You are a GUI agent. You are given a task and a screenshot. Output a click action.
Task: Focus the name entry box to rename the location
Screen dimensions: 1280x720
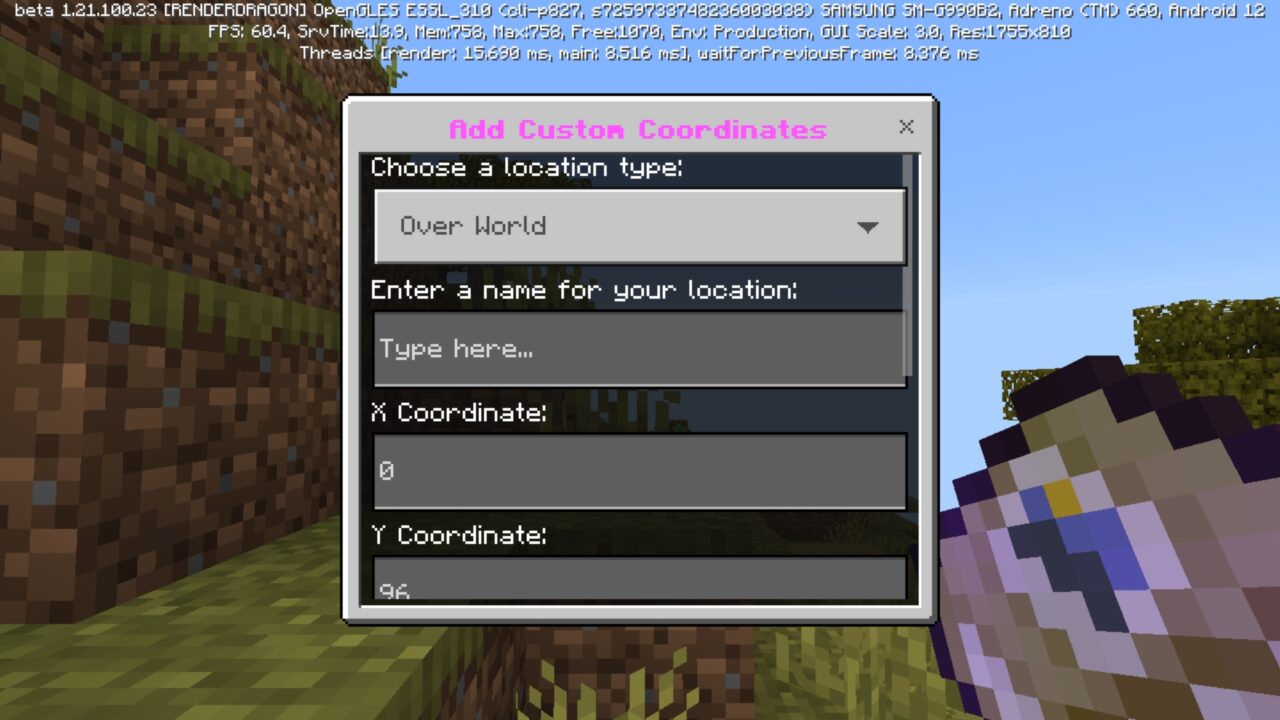(x=640, y=348)
